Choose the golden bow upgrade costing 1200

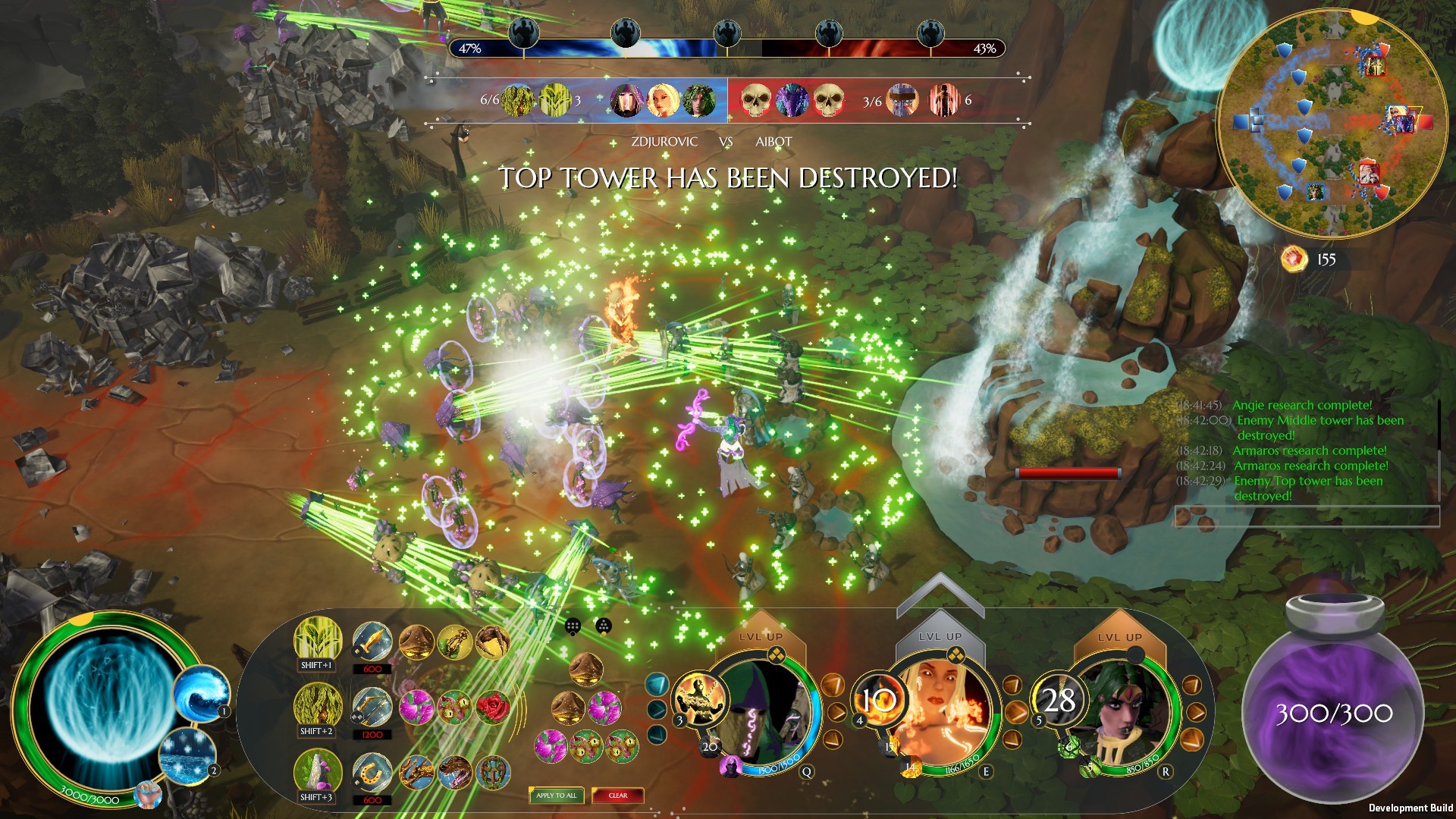click(372, 708)
